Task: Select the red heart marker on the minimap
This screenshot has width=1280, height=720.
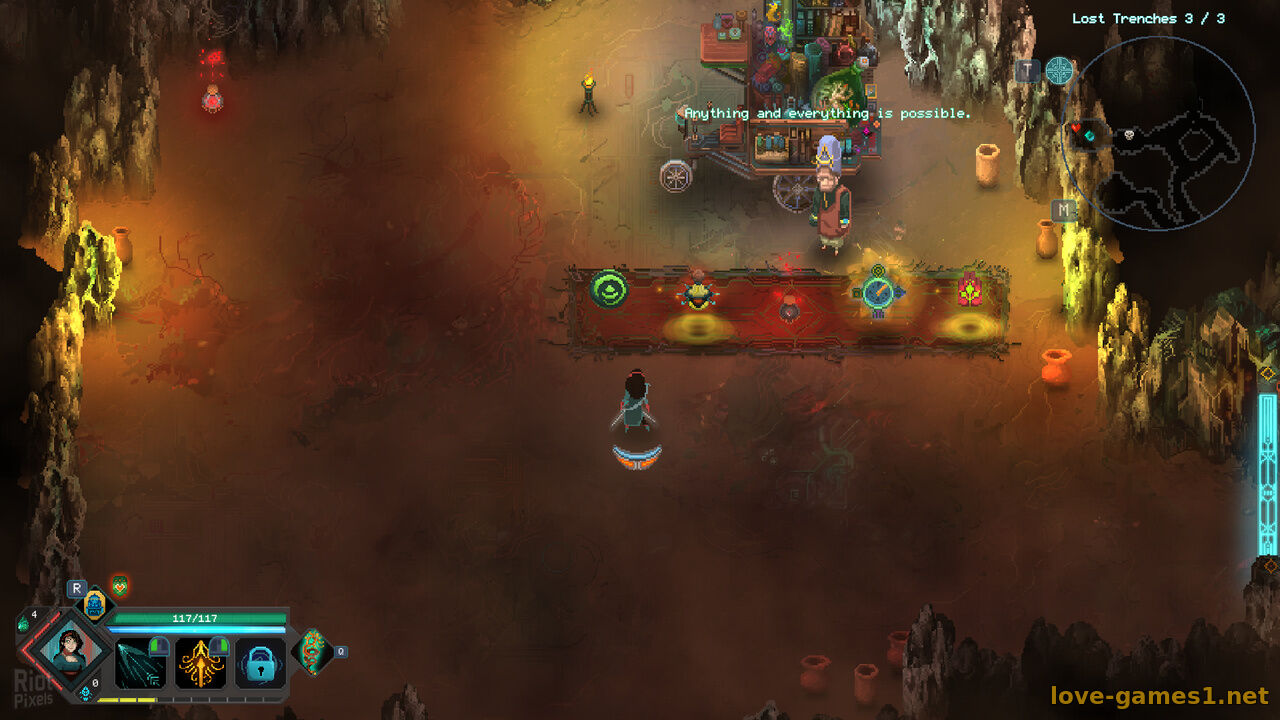Action: coord(1077,129)
